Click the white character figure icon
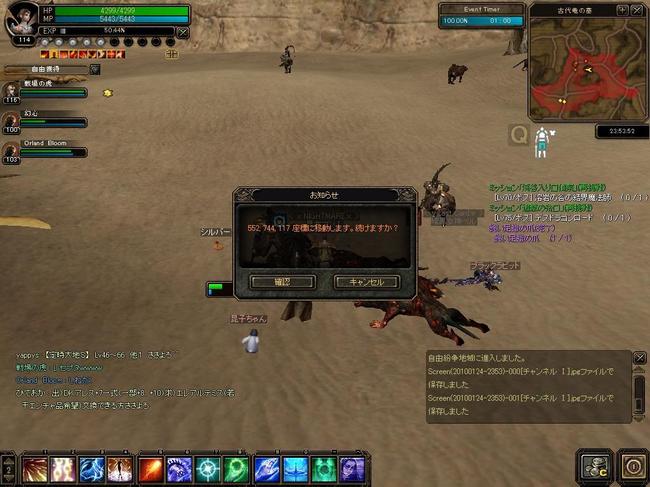Screen dimensions: 650x487 542,141
